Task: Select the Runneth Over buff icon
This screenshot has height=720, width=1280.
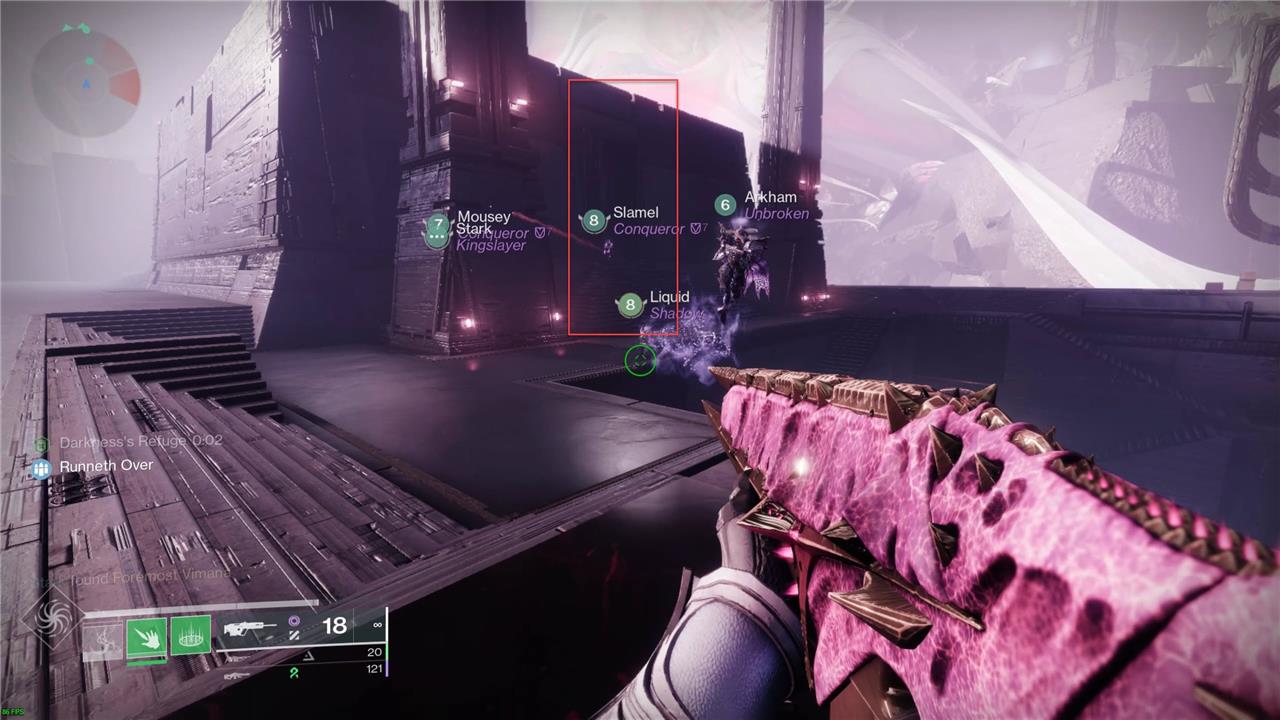Action: click(41, 467)
